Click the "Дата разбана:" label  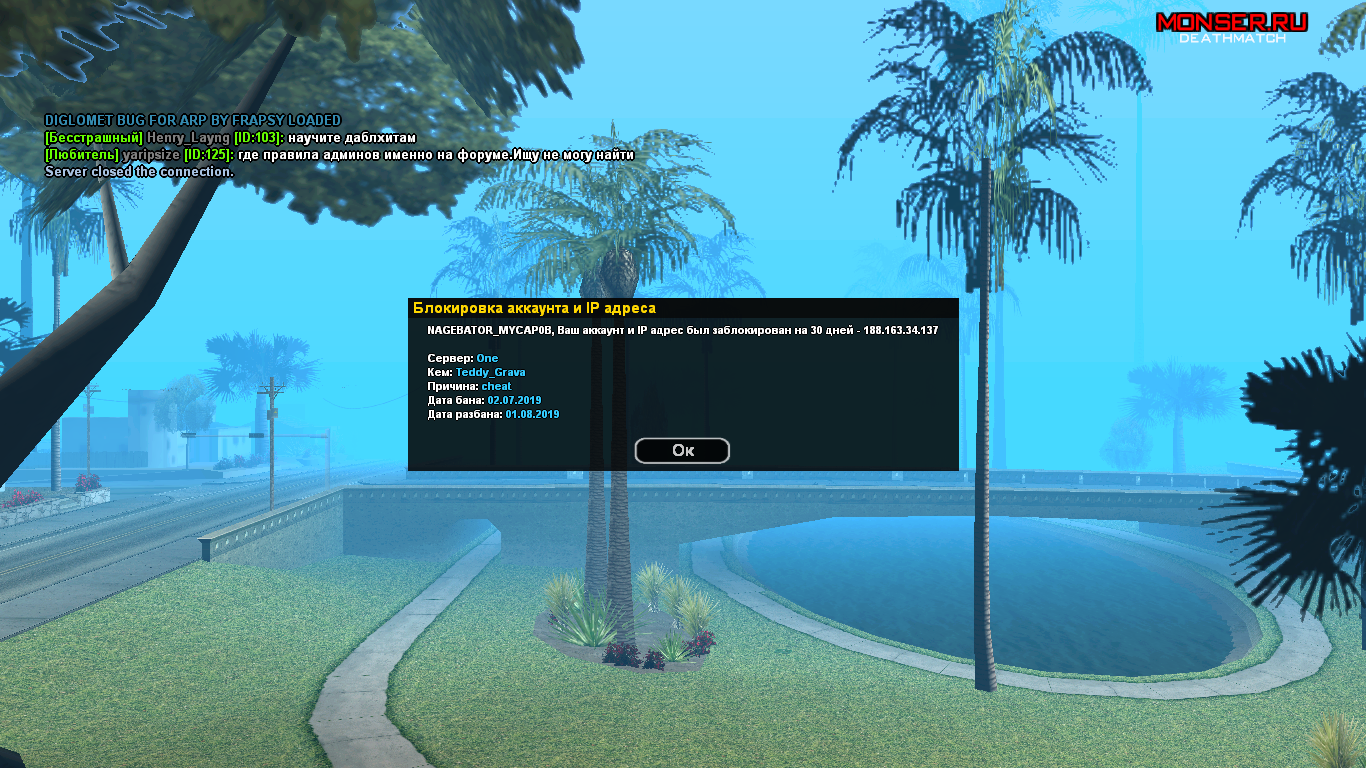tap(464, 413)
